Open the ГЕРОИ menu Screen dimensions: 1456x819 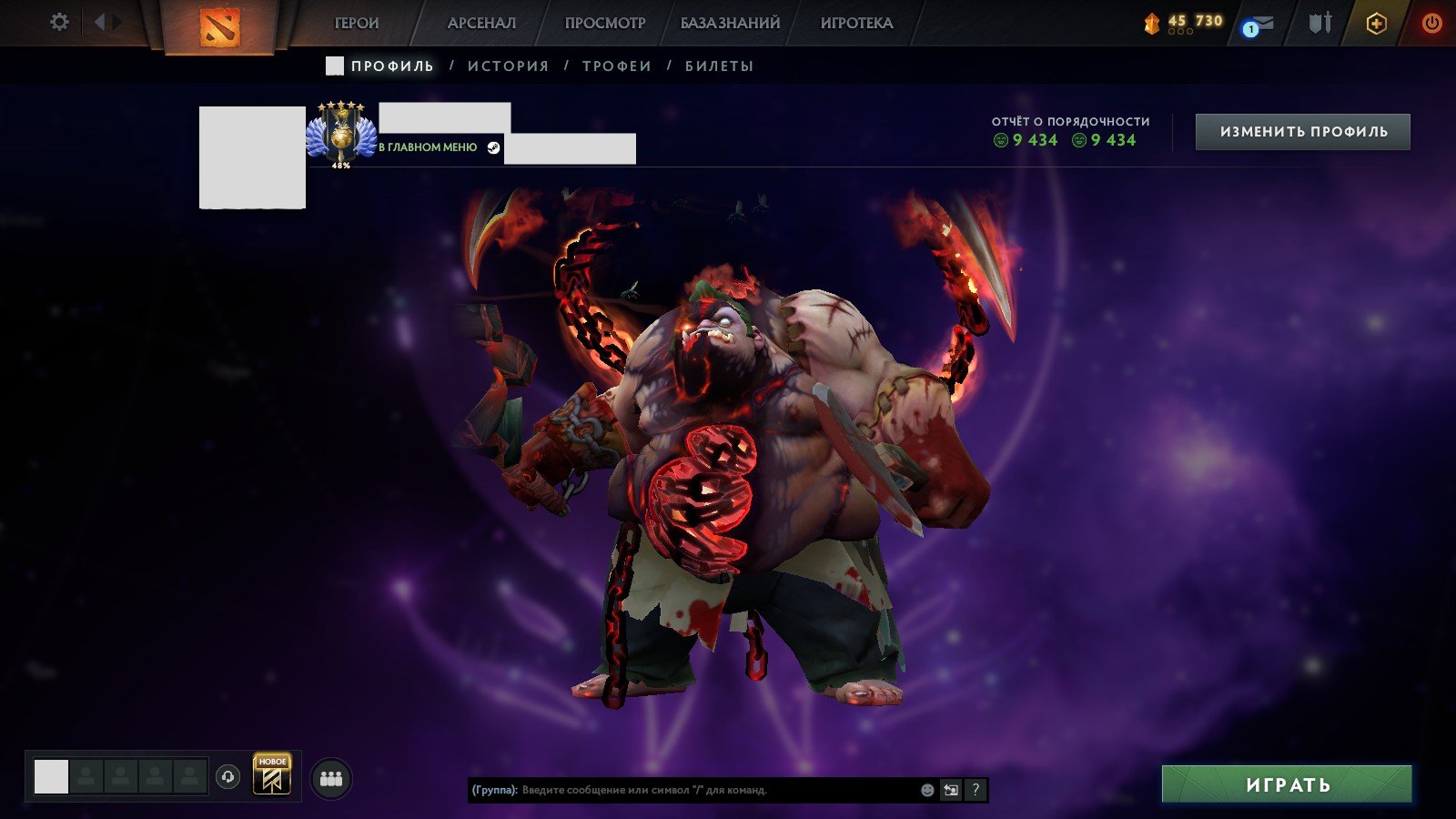coord(356,22)
